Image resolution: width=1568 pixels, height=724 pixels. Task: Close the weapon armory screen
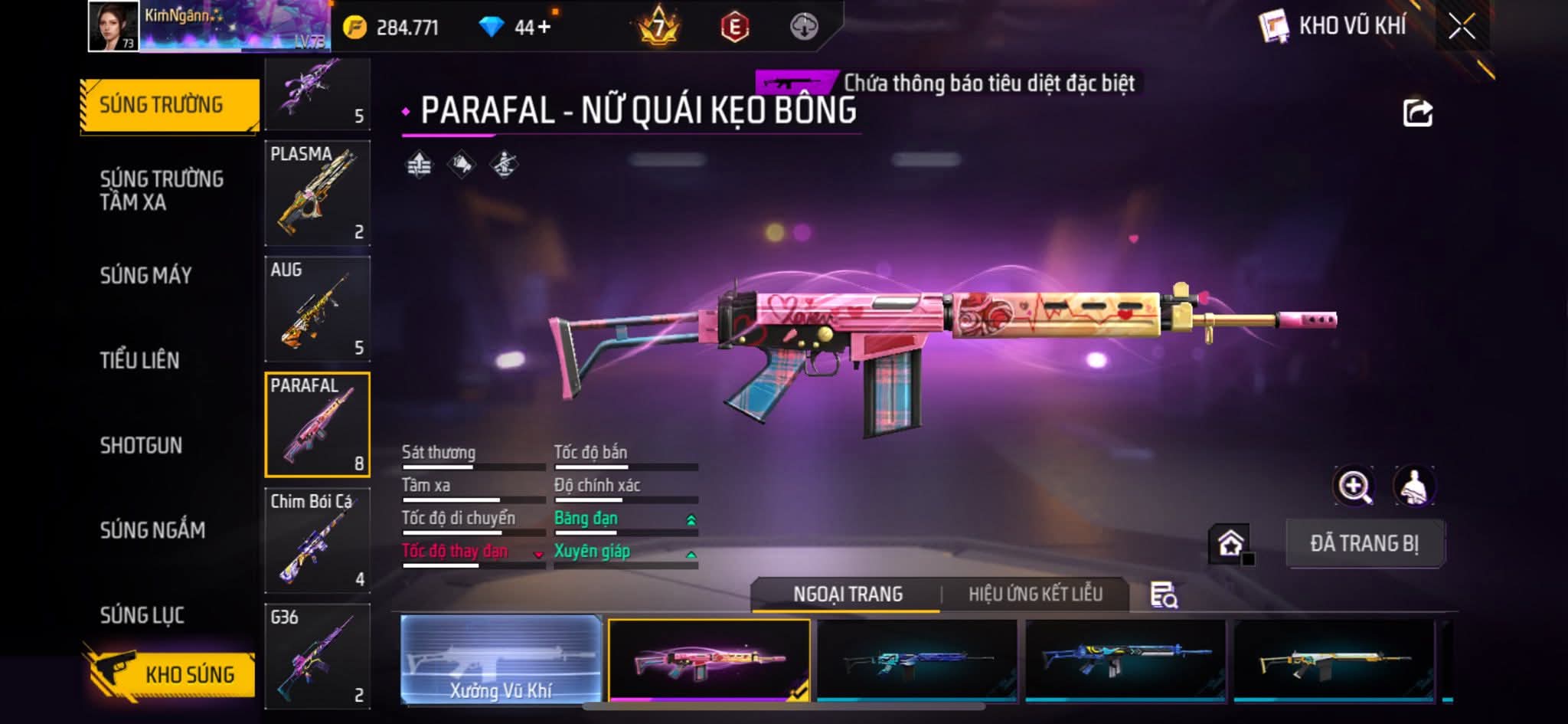[1462, 27]
